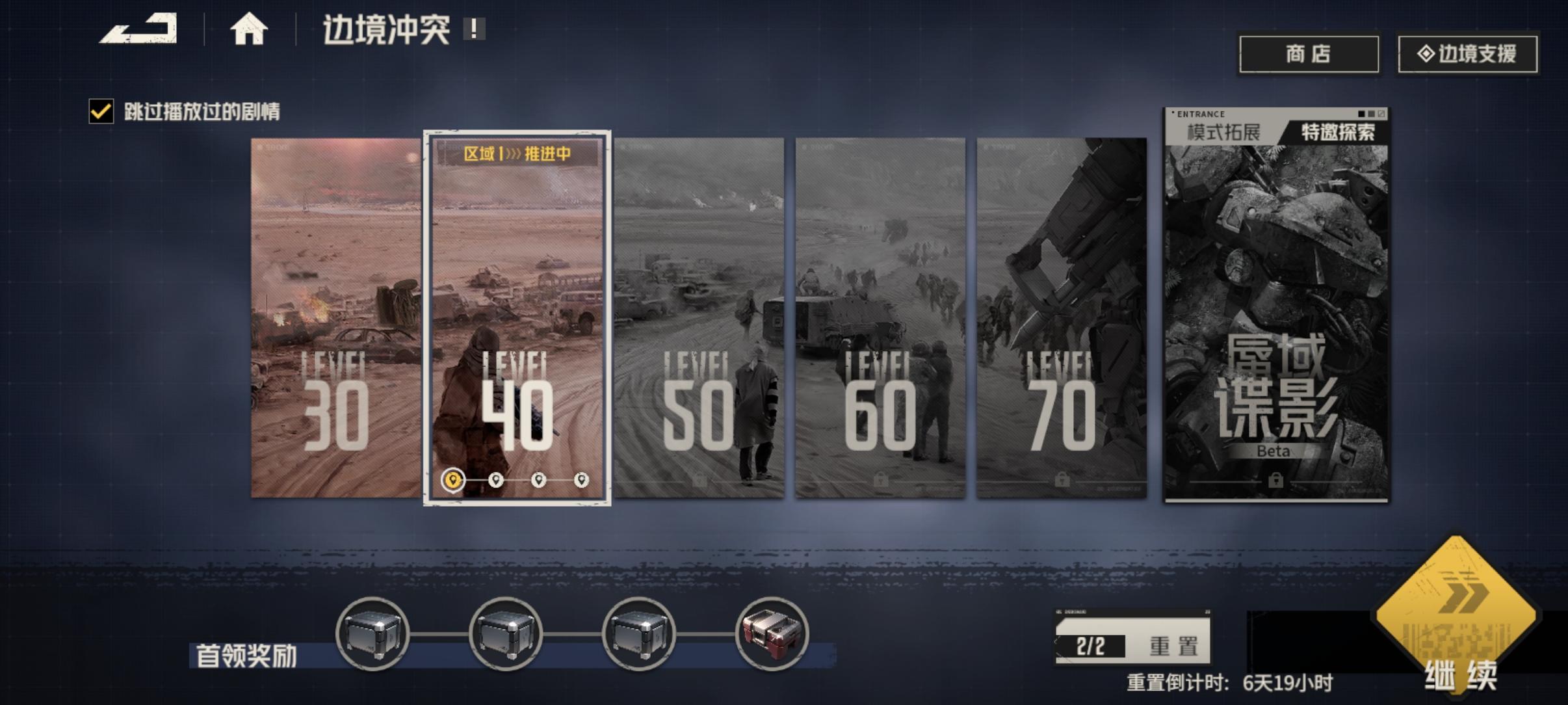The height and width of the screenshot is (705, 1568).
Task: Click the exclamation mark beside 边境冲突 title
Action: pos(474,29)
